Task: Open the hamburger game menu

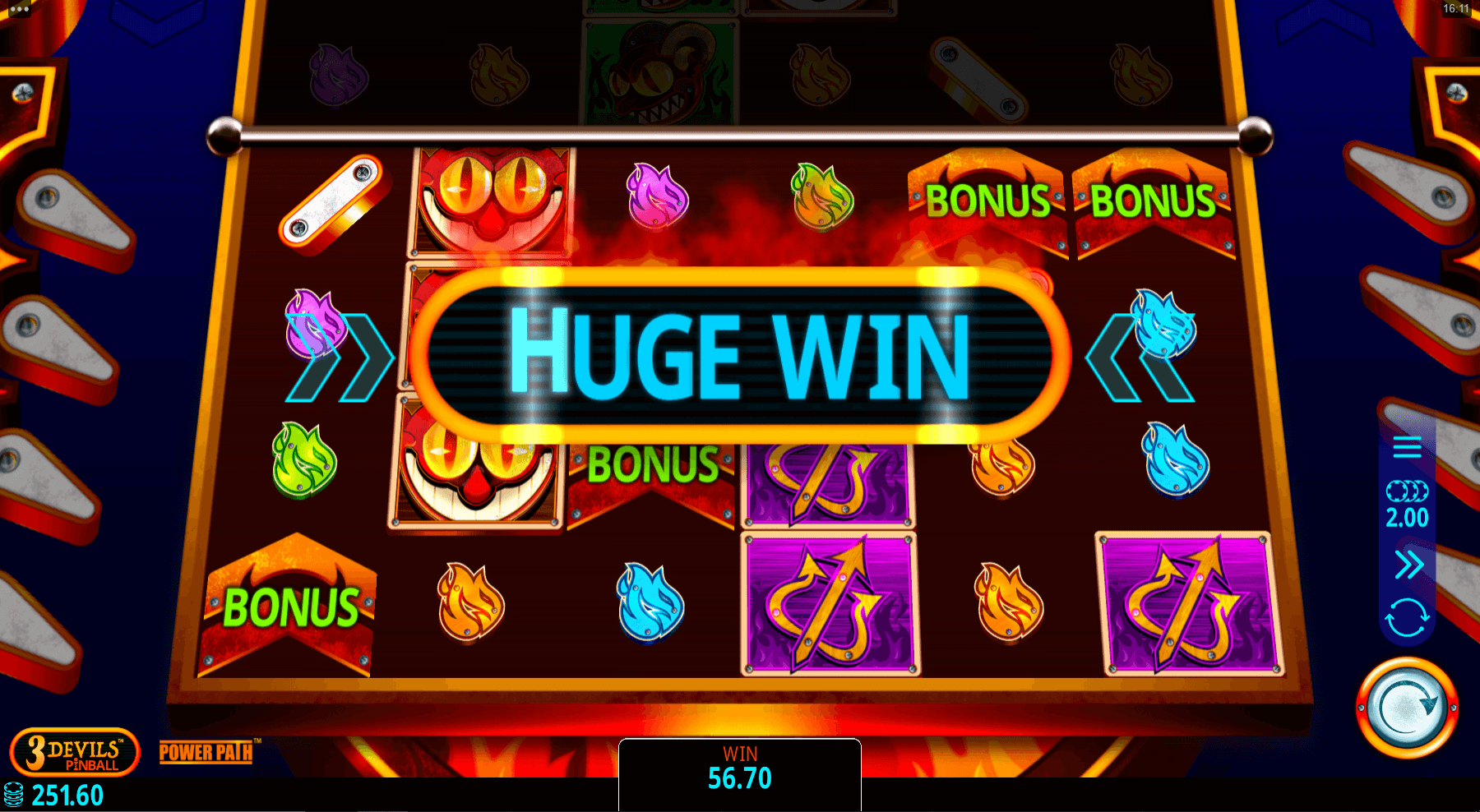Action: [1408, 448]
